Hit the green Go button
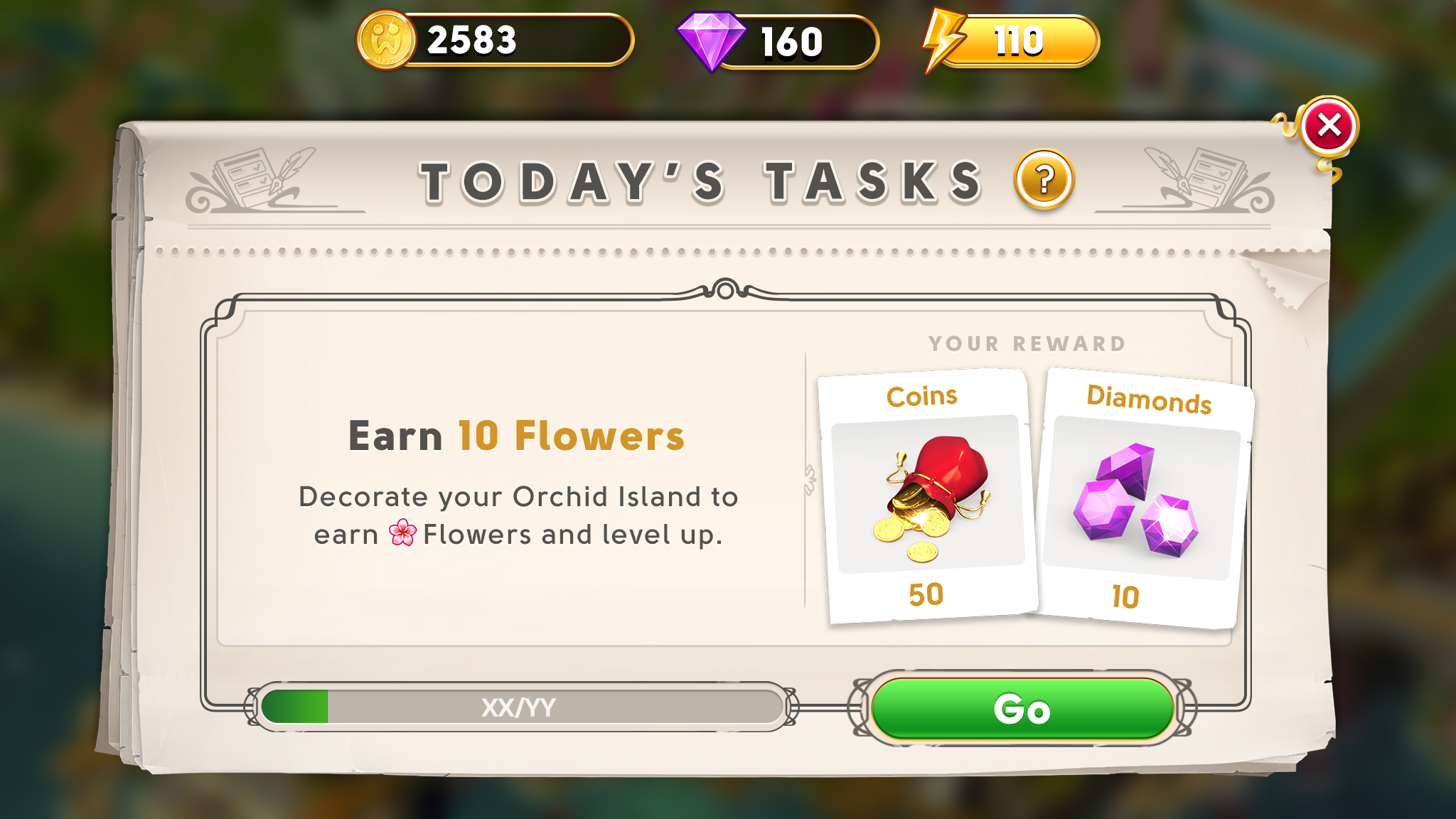 point(1022,708)
